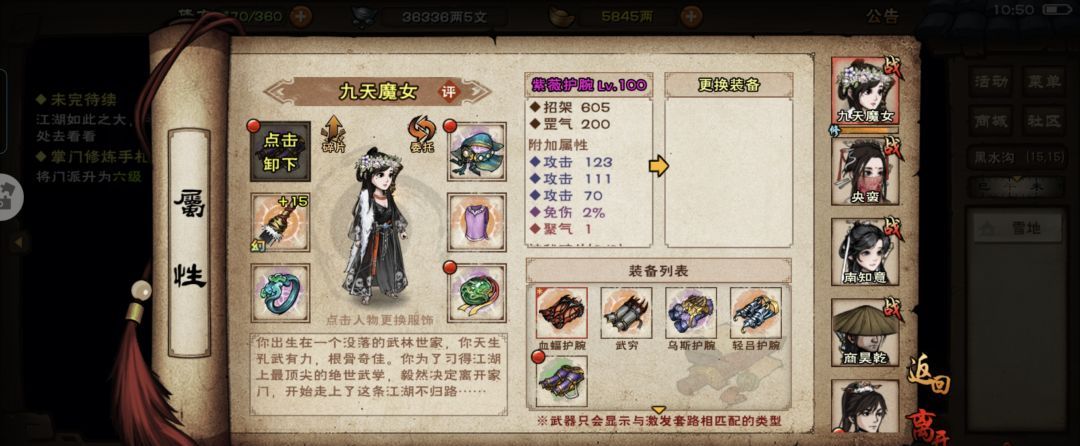Viewport: 1080px width, 446px height.
Task: Open the 评 review button
Action: coord(451,90)
